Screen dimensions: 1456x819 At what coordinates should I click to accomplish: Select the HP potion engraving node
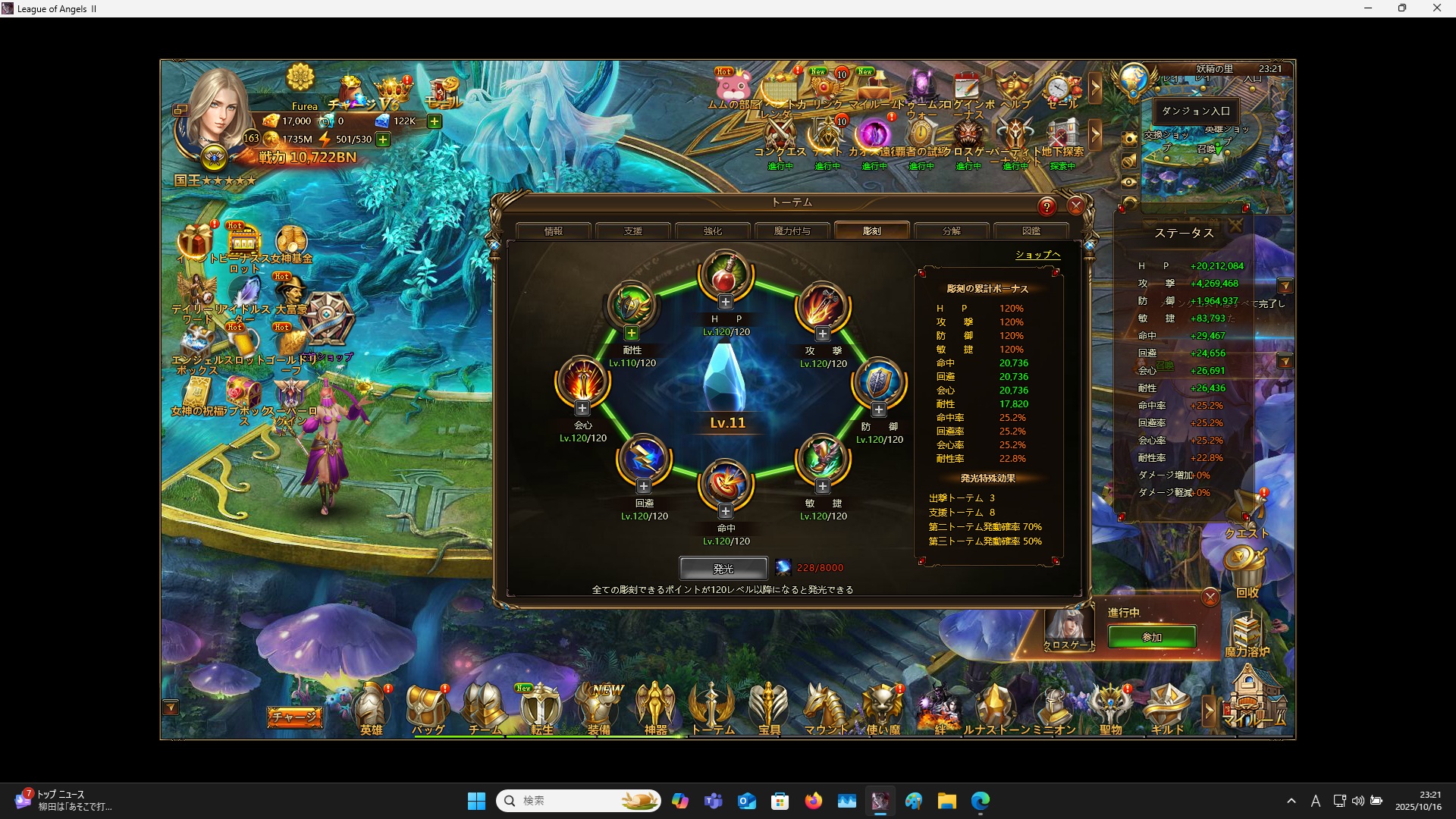(x=726, y=274)
